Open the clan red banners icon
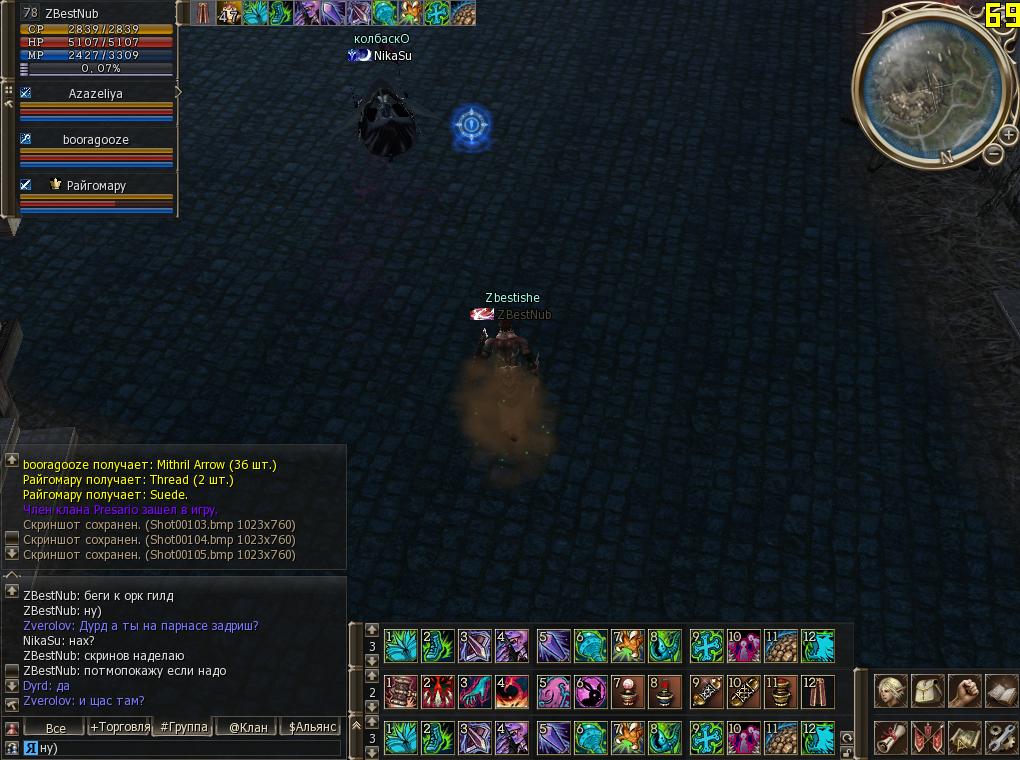 [927, 737]
